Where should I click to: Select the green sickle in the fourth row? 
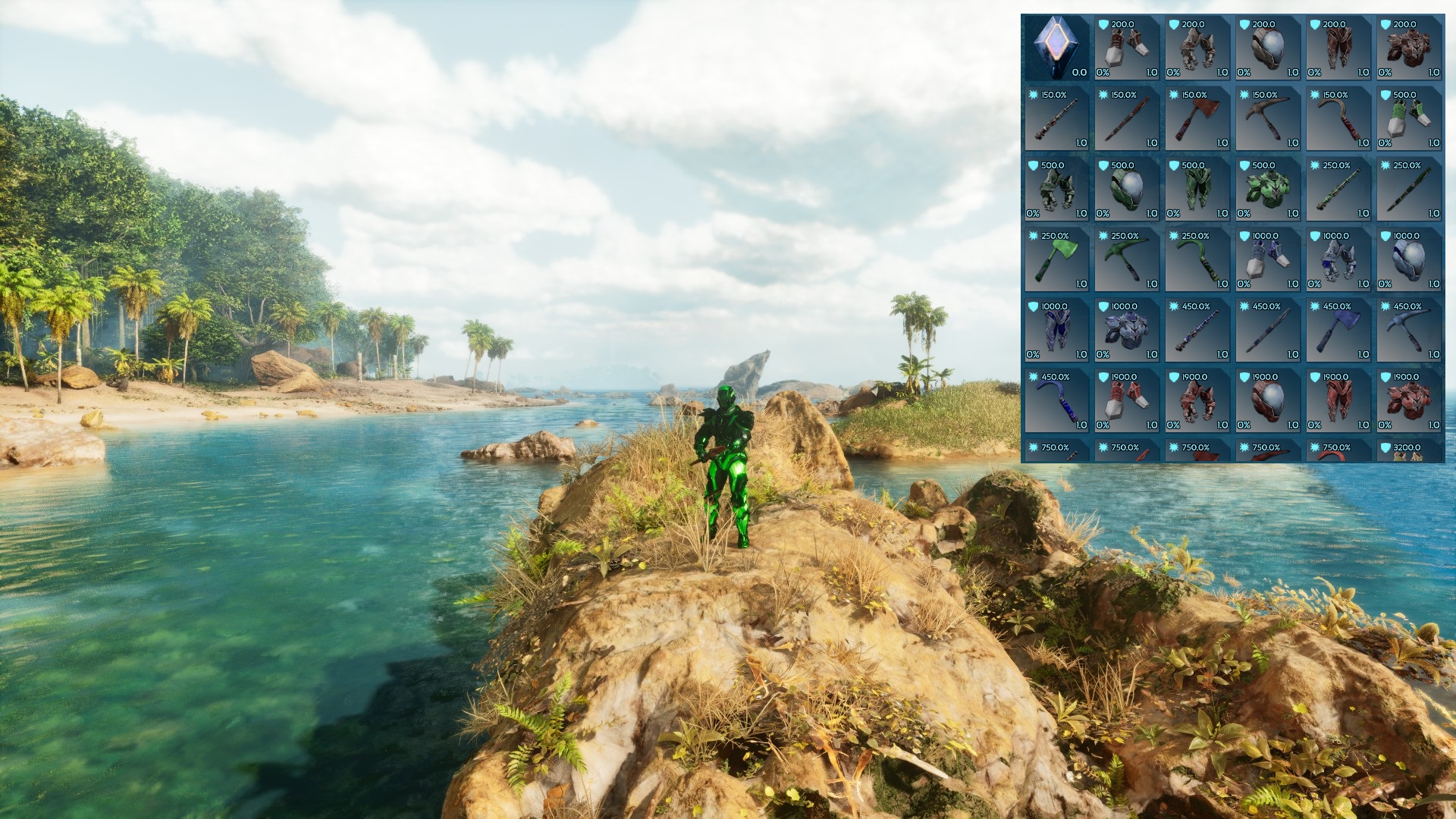click(1197, 261)
